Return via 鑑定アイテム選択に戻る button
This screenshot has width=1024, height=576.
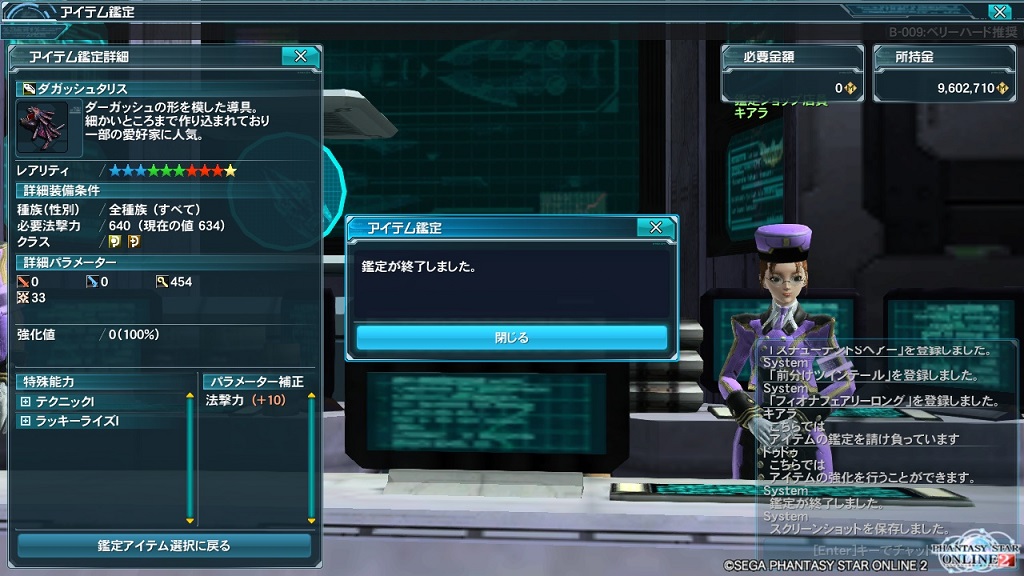tap(164, 546)
